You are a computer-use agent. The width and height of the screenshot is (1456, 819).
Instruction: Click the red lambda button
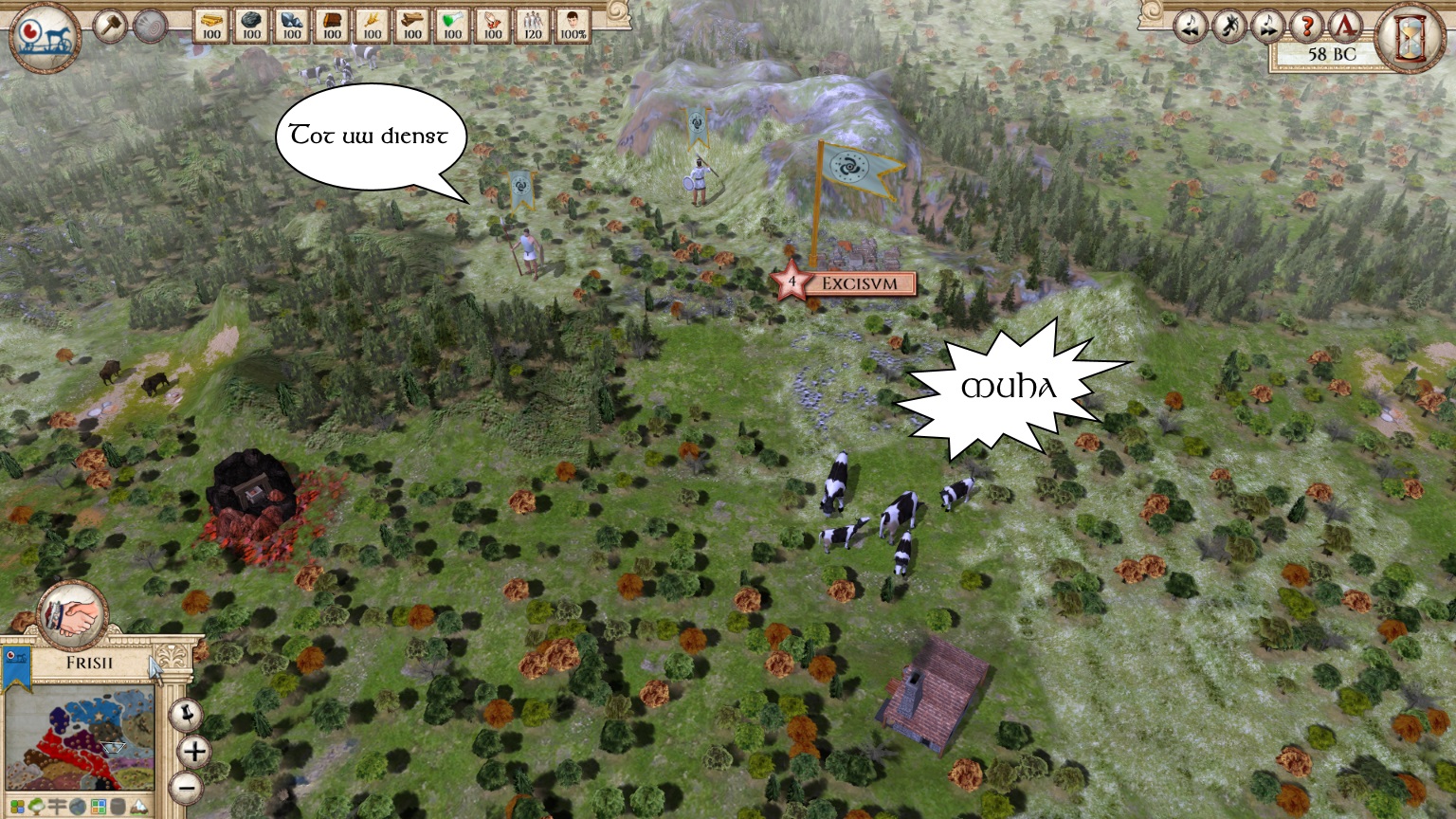[1344, 26]
